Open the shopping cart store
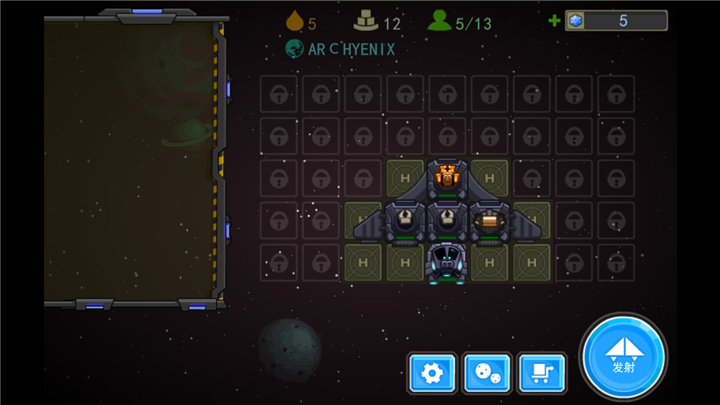 pos(542,374)
